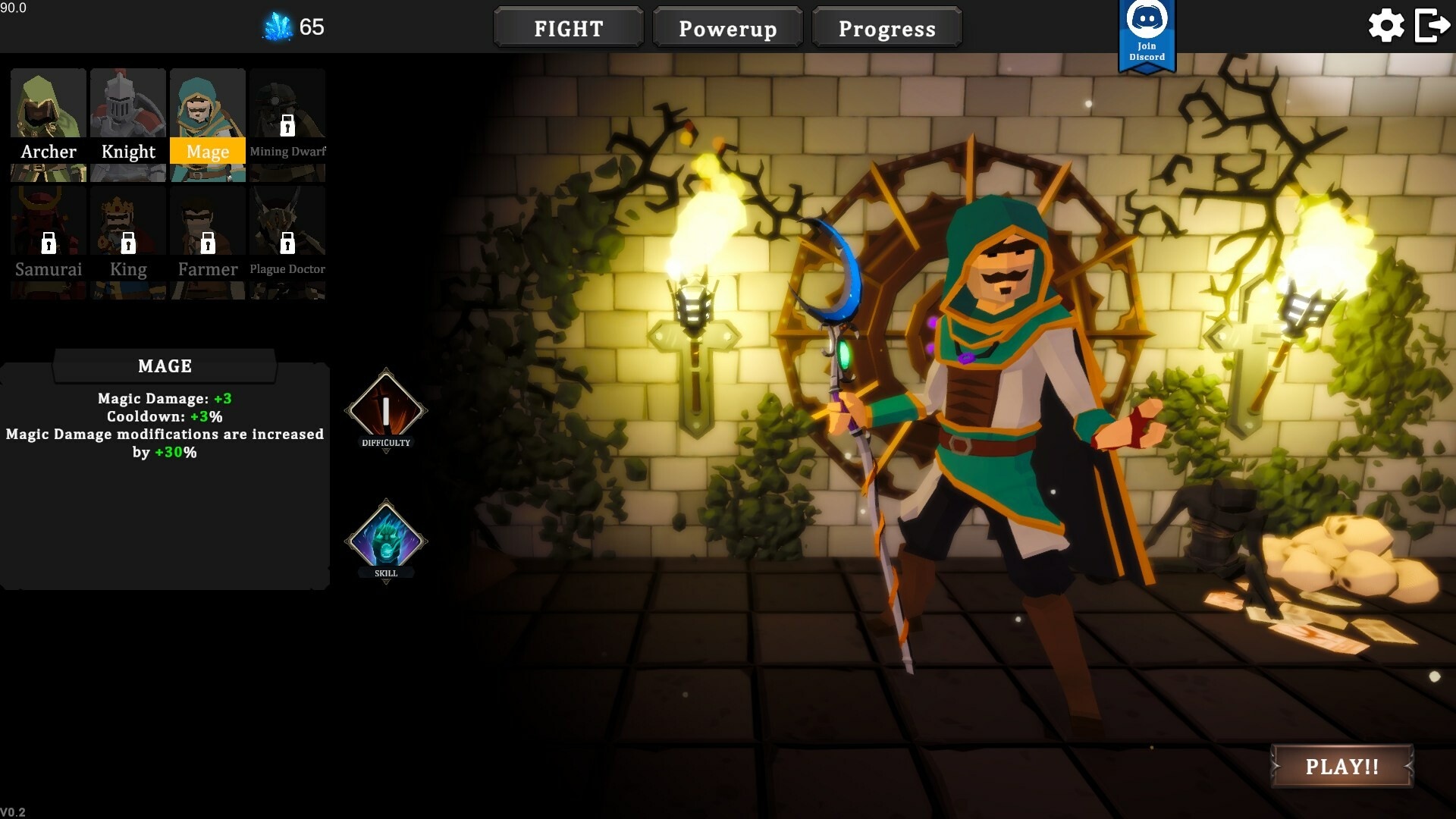
Task: Open the Difficulty selector
Action: click(386, 411)
